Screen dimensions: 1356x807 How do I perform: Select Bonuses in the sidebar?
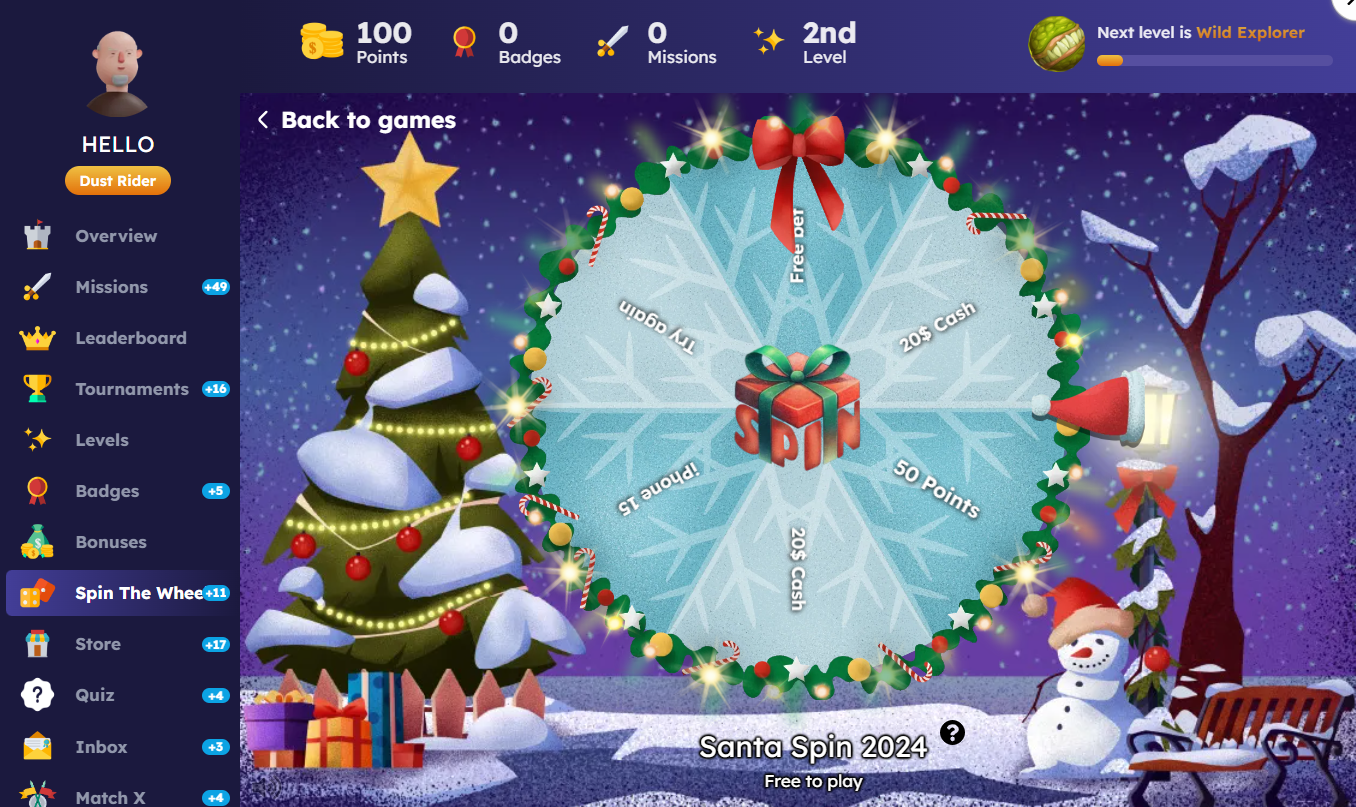tap(110, 542)
